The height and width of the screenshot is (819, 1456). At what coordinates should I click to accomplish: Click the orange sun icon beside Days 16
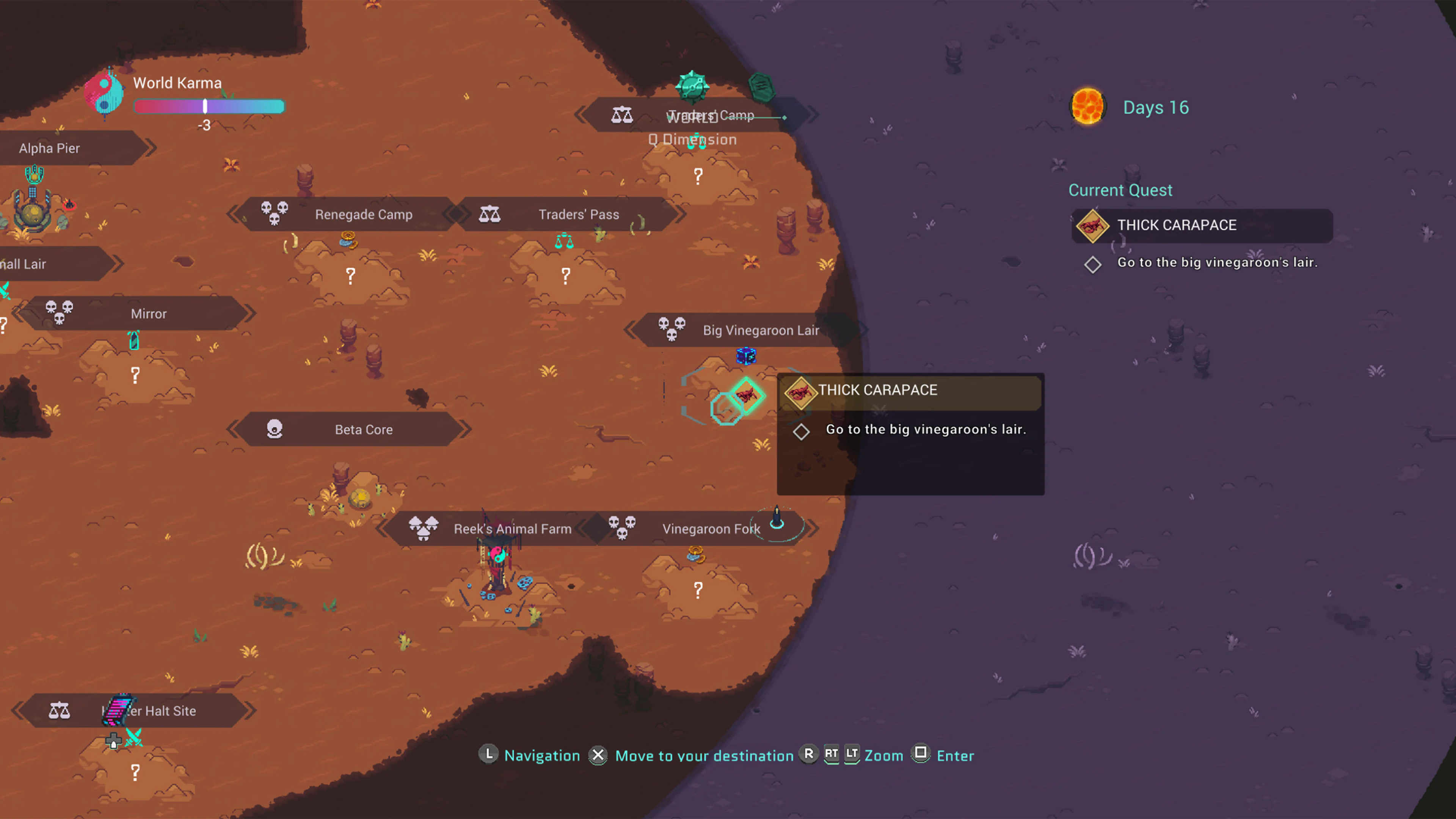tap(1087, 107)
